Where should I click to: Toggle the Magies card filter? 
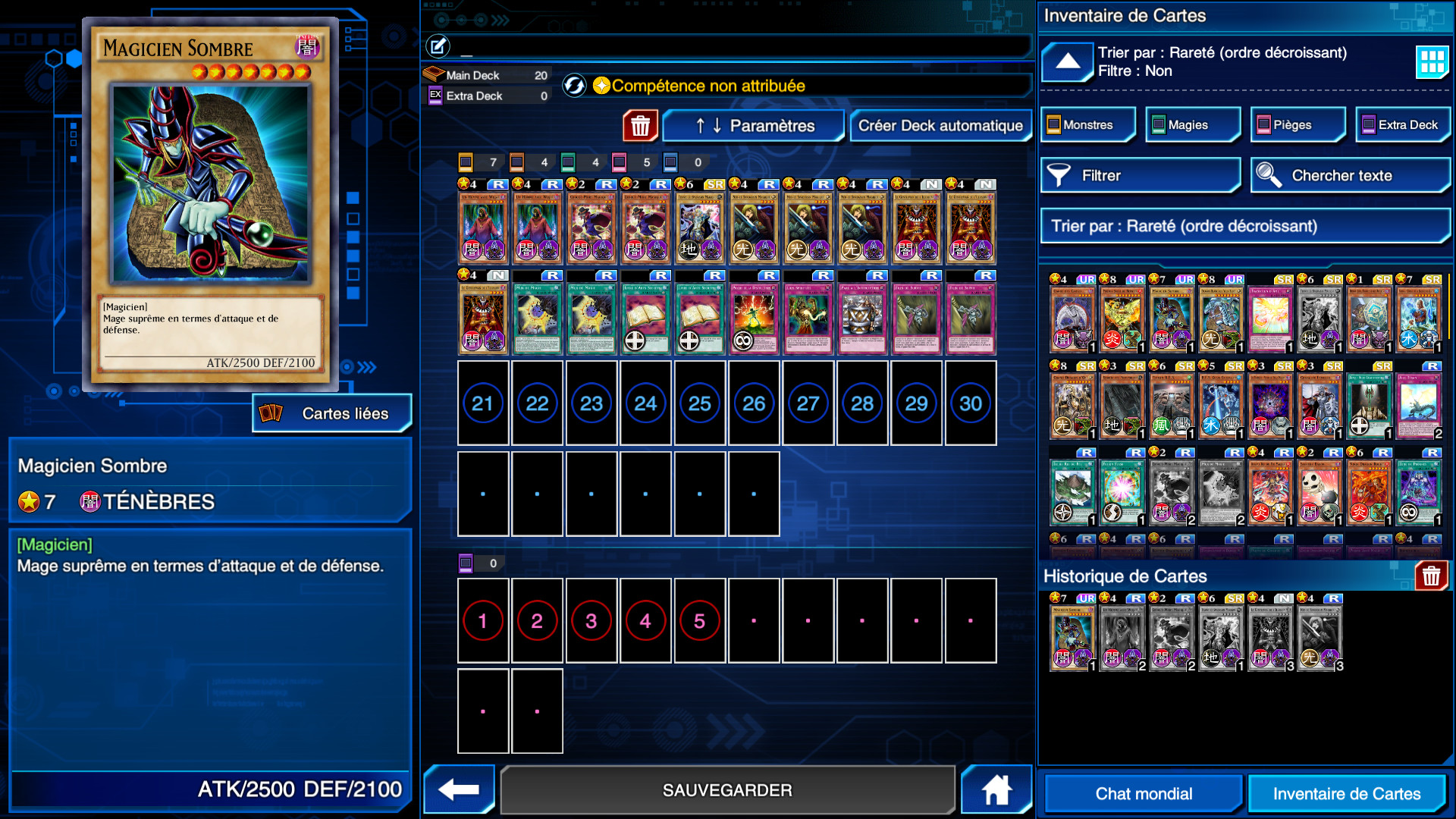[1192, 124]
